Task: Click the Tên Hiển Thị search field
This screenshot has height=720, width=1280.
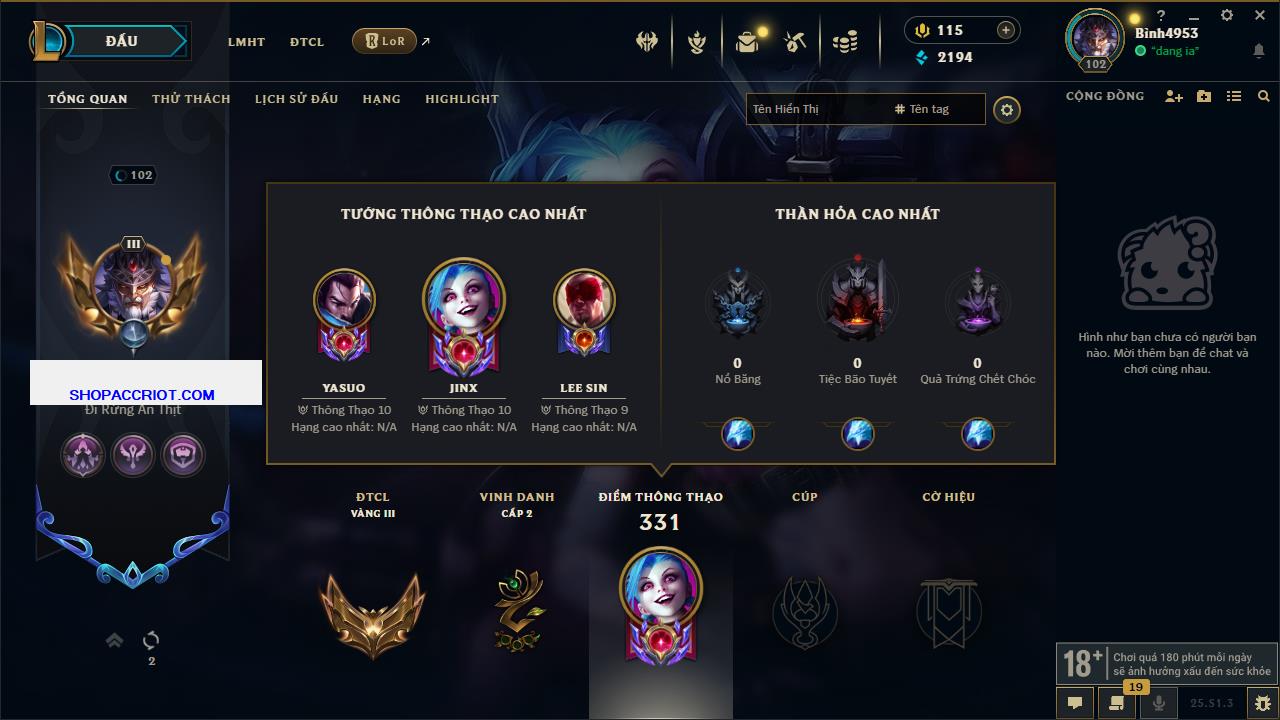Action: coord(815,109)
